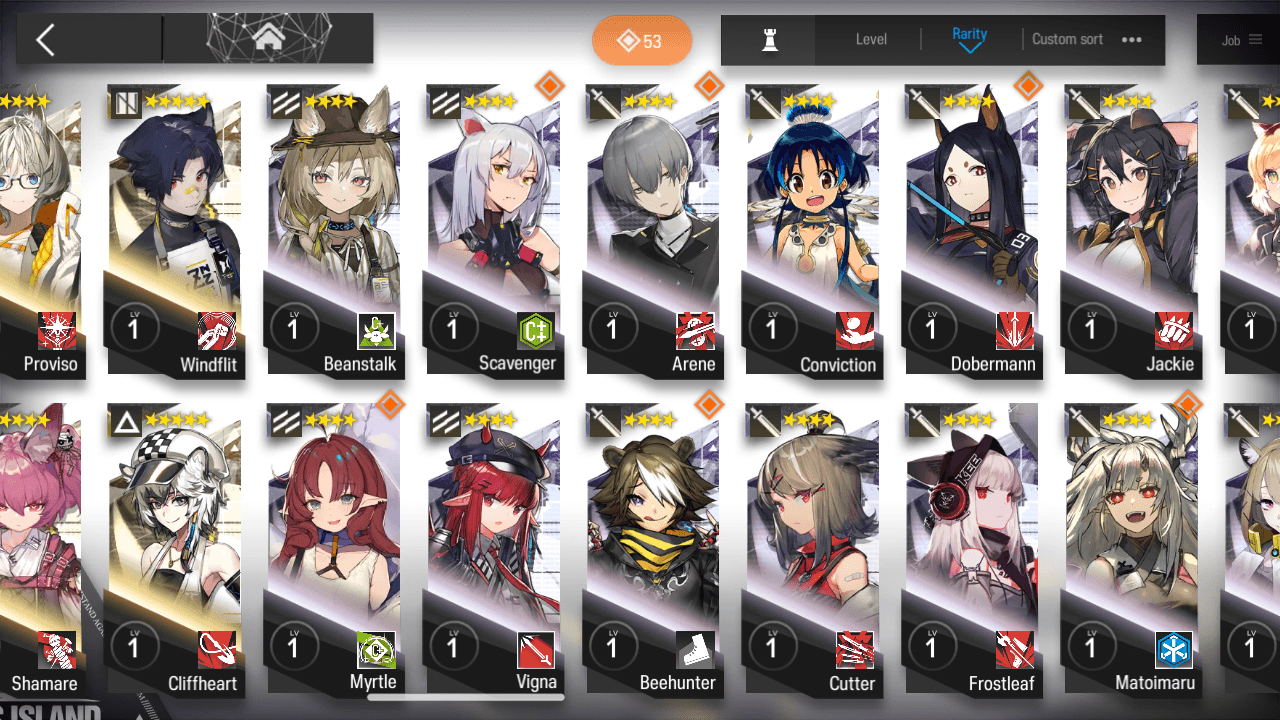
Task: Select Jackie's operator card
Action: 1131,230
